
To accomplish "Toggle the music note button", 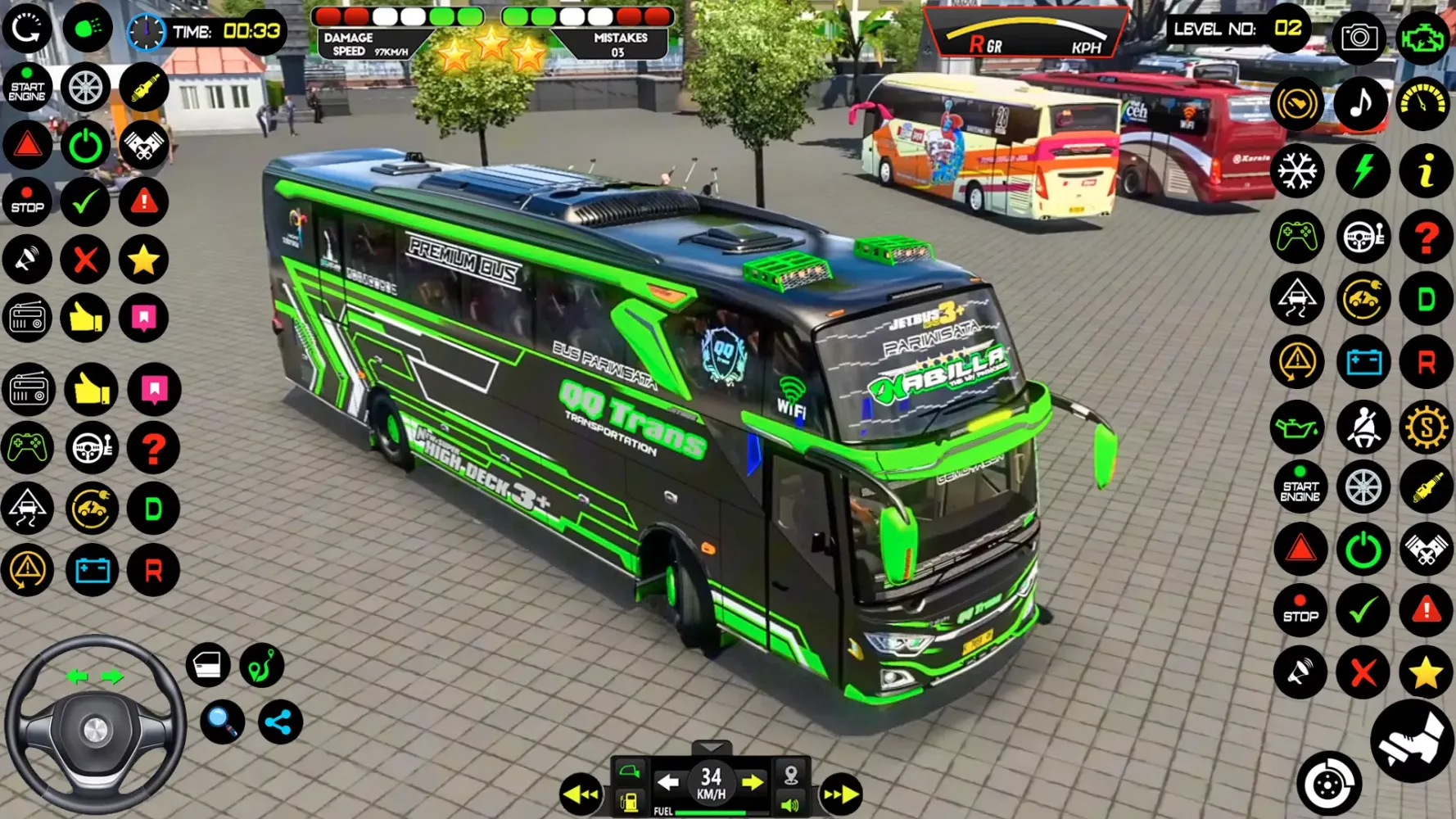I will [1361, 104].
